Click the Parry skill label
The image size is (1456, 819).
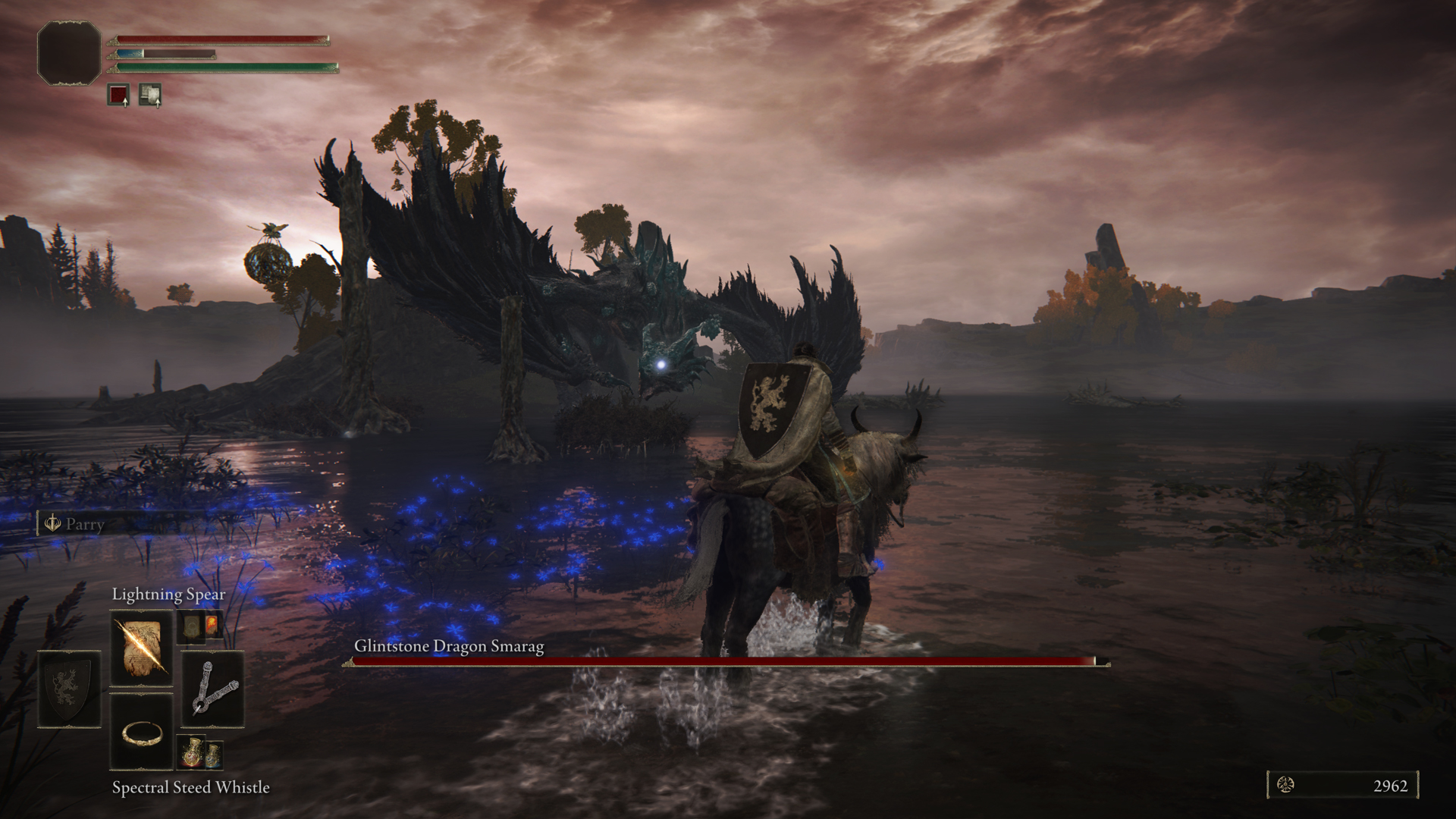(x=83, y=524)
